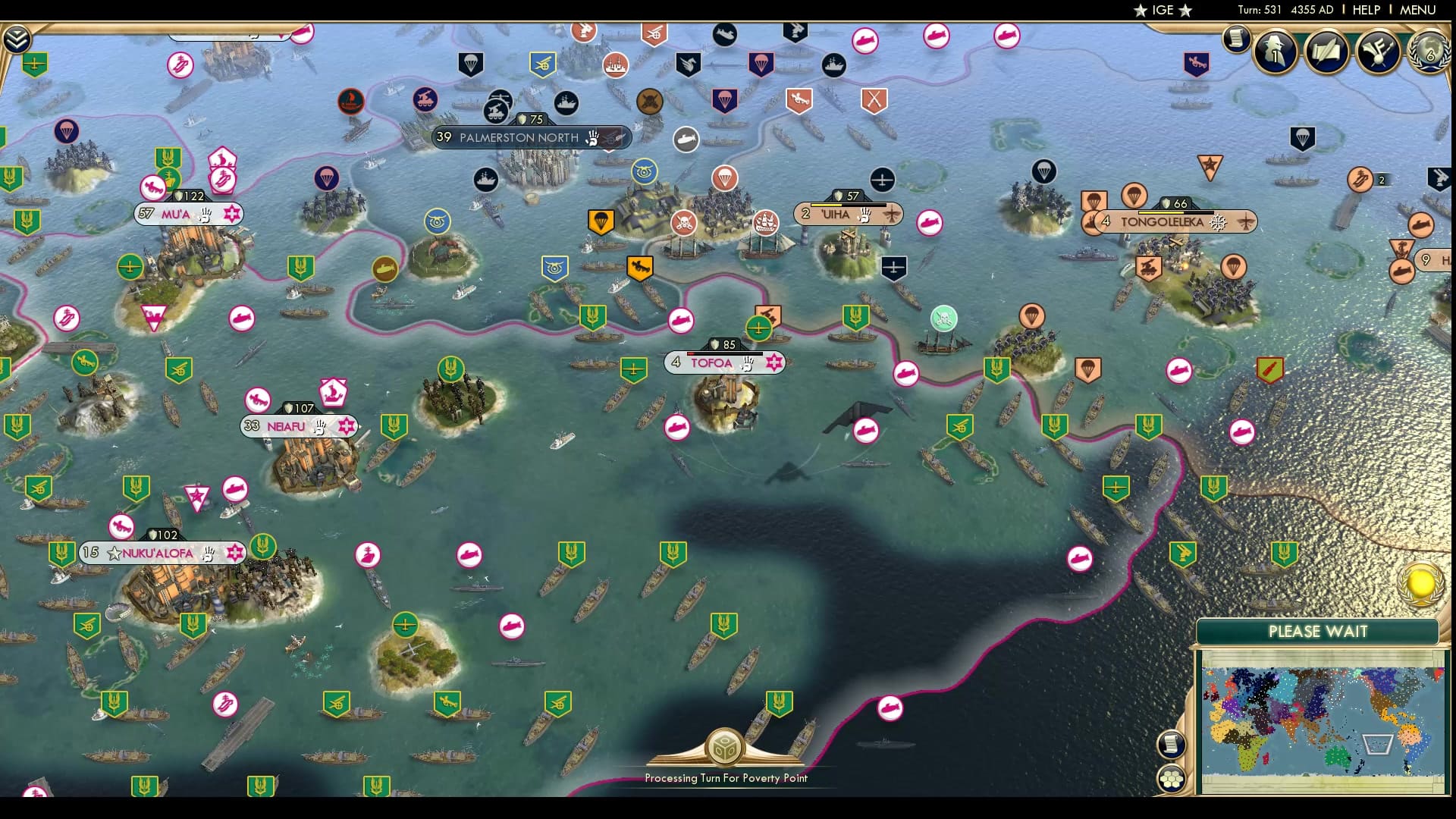
Task: Switch to Strategic View hex icon
Action: (x=1172, y=777)
